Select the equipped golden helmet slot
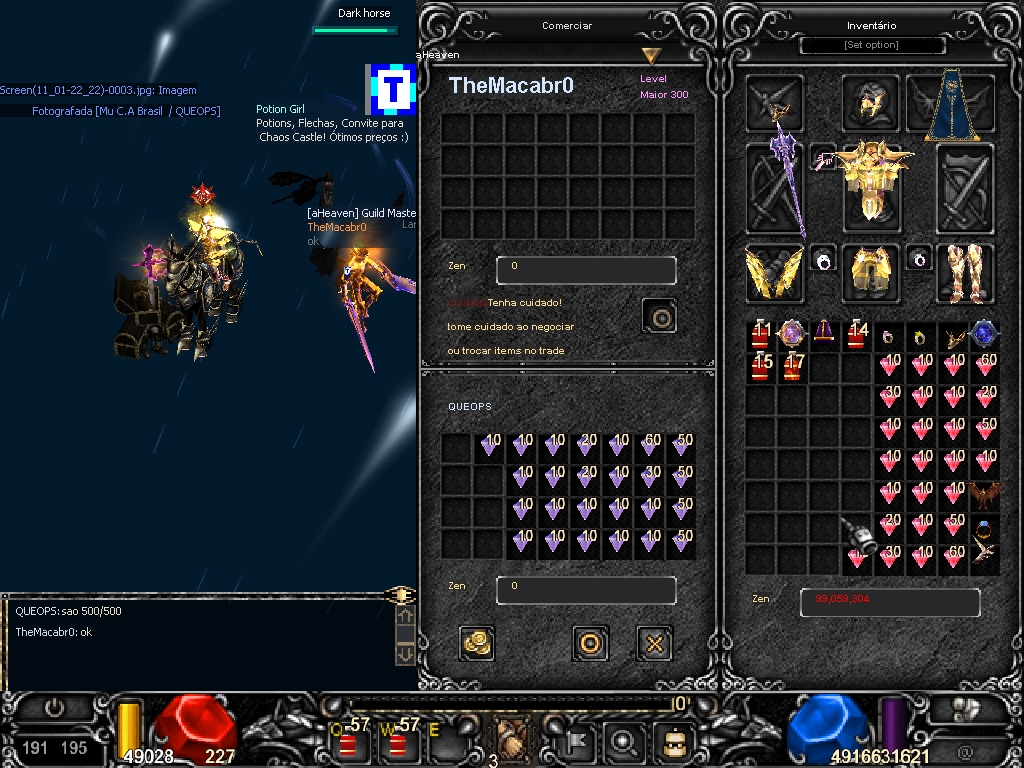Image resolution: width=1024 pixels, height=768 pixels. pos(871,102)
